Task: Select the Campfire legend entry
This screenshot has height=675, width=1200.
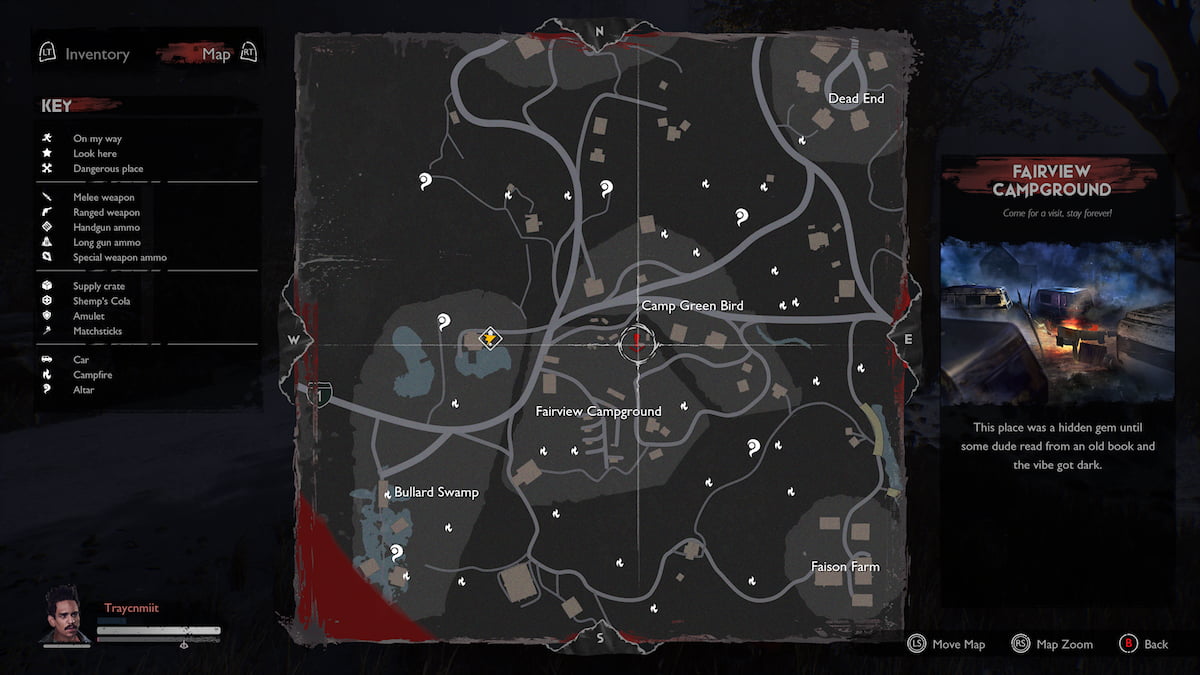Action: [x=92, y=375]
